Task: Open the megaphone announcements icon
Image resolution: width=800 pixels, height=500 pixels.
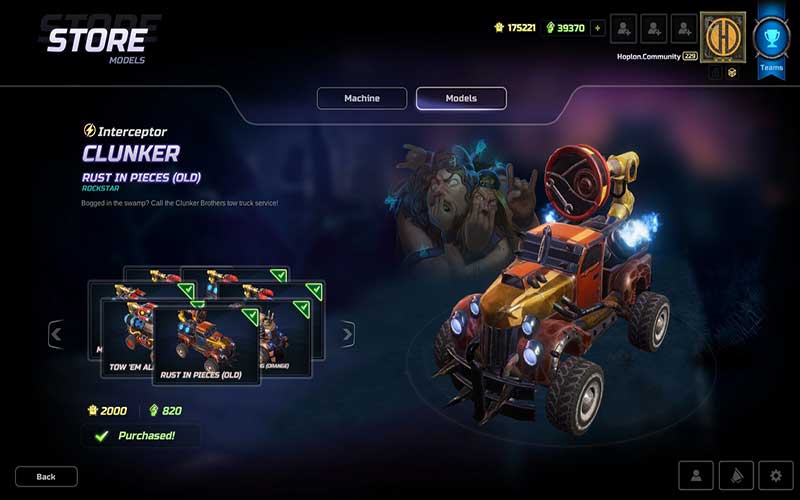Action: pyautogui.click(x=735, y=476)
